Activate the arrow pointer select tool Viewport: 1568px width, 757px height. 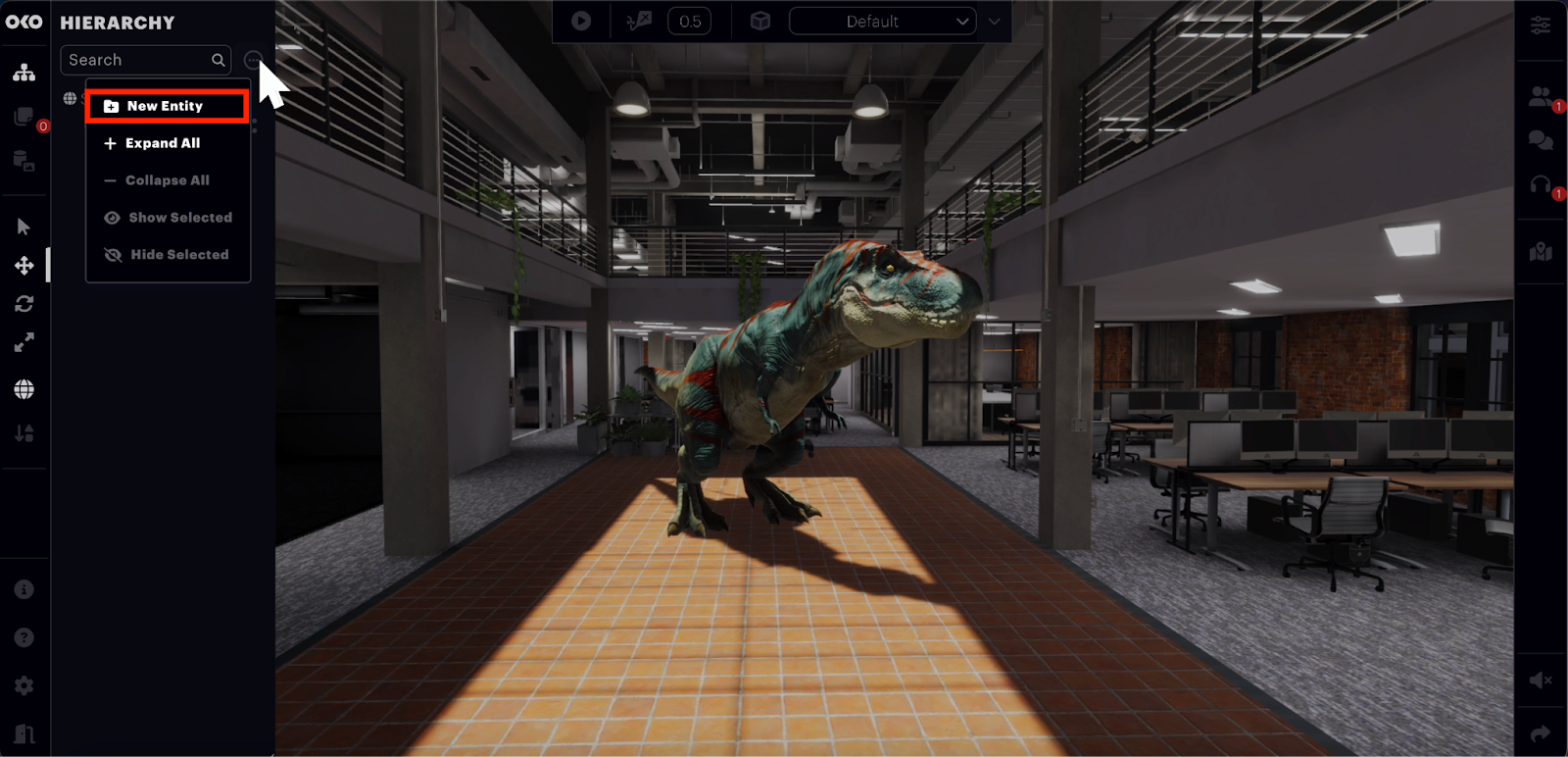point(24,227)
